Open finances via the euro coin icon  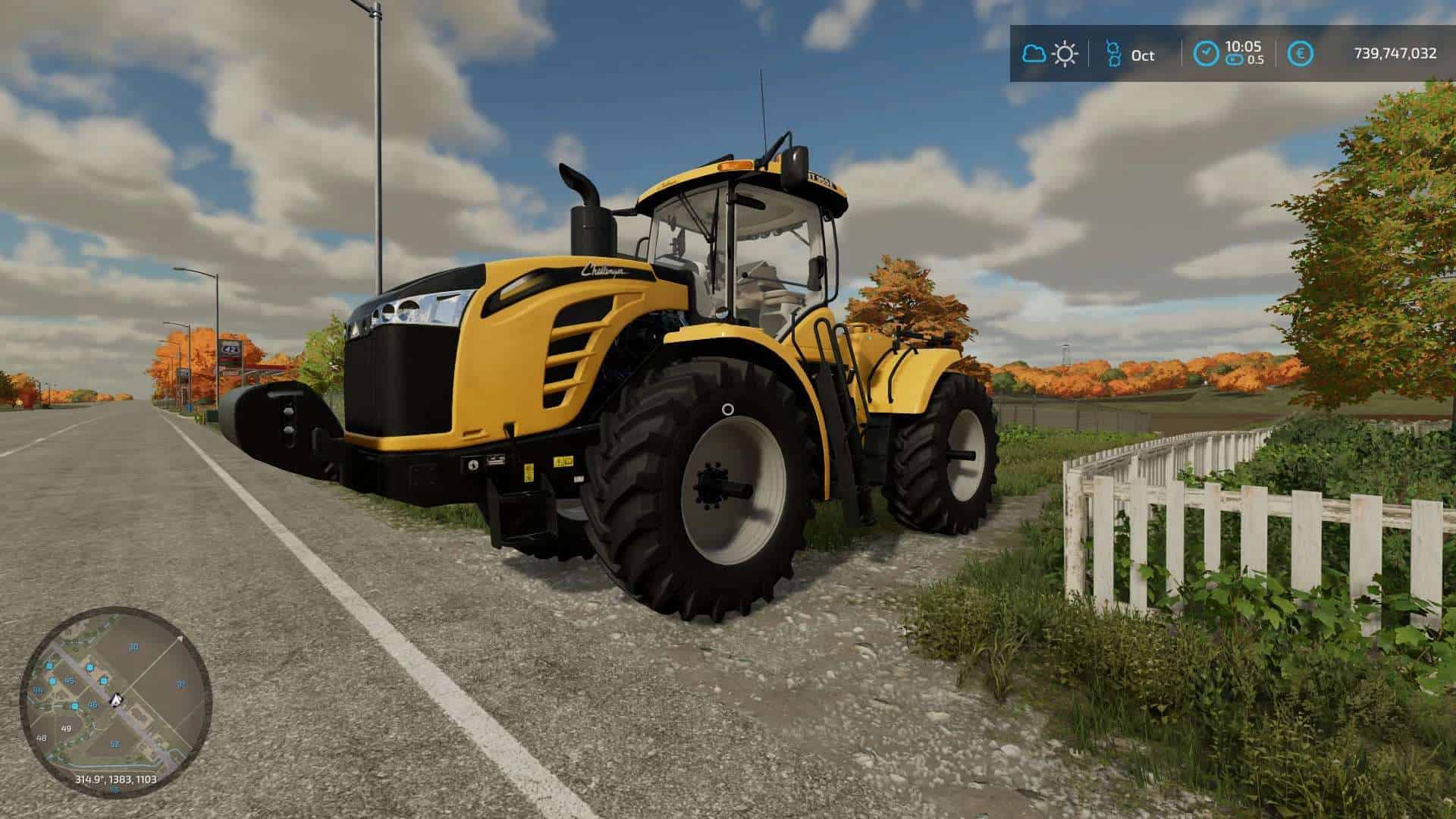point(1301,54)
